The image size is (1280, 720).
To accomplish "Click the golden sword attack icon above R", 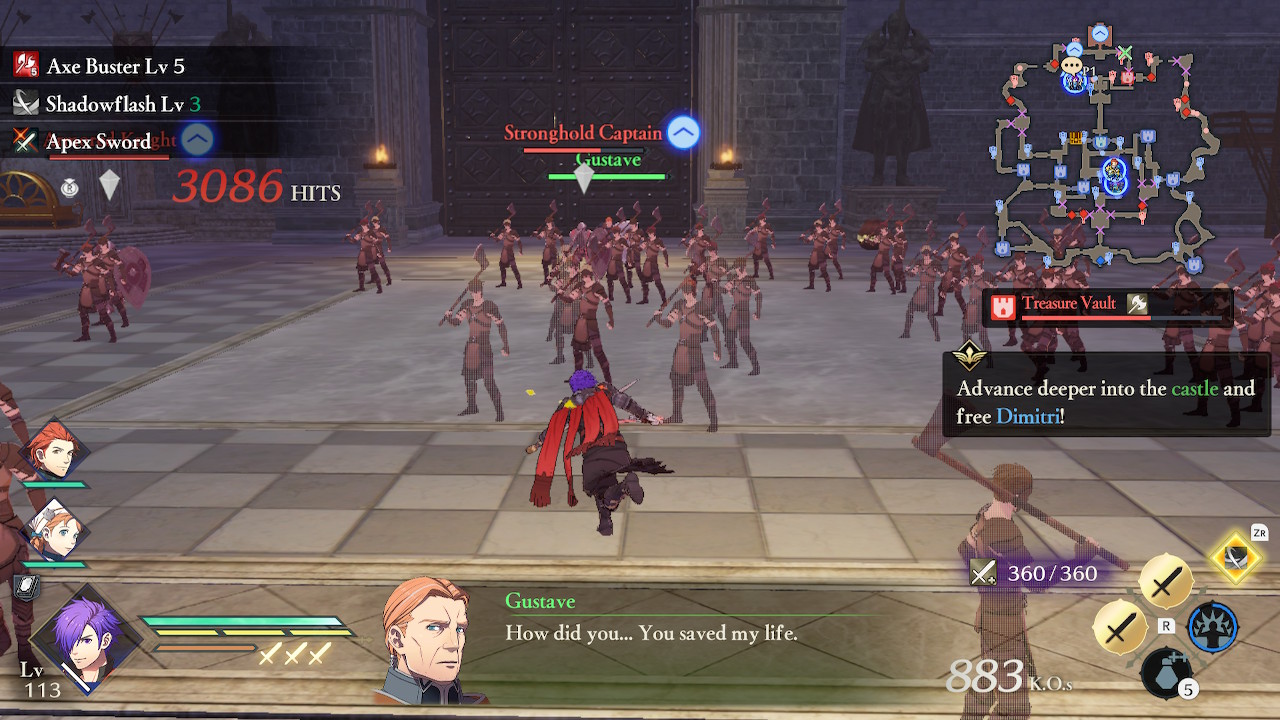I will tap(1167, 580).
